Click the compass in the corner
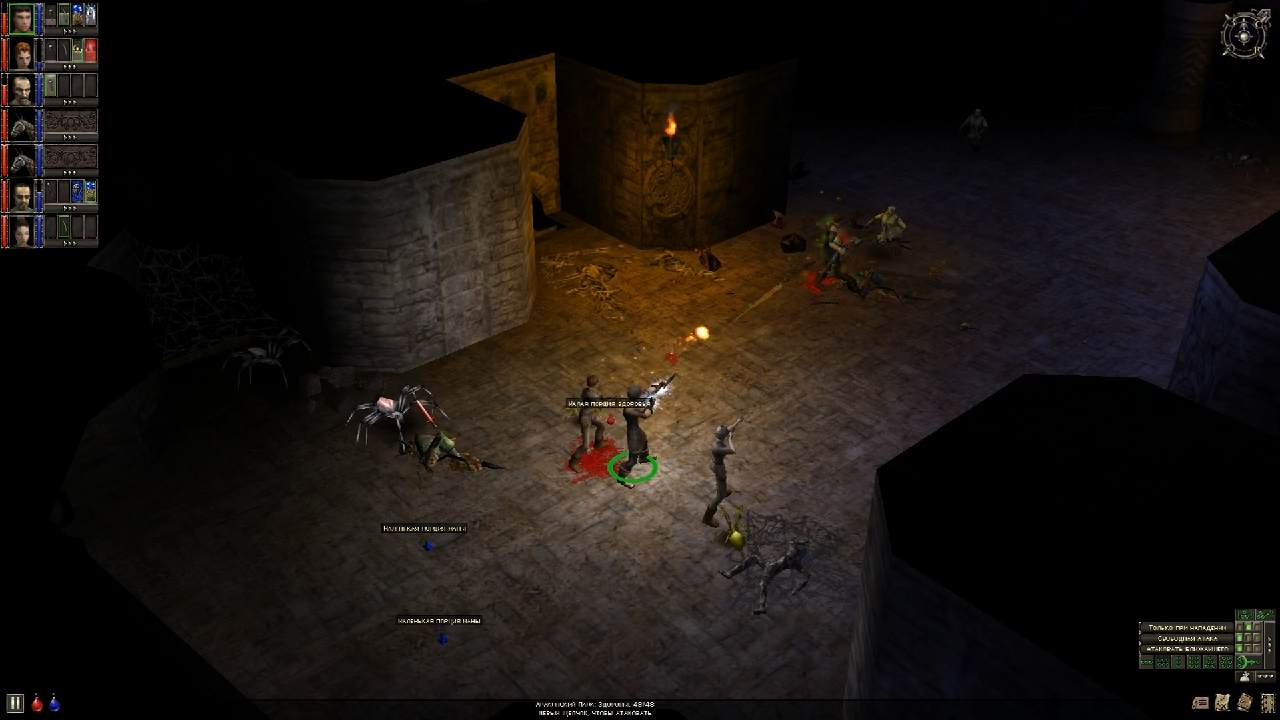Image resolution: width=1280 pixels, height=720 pixels. click(x=1244, y=35)
